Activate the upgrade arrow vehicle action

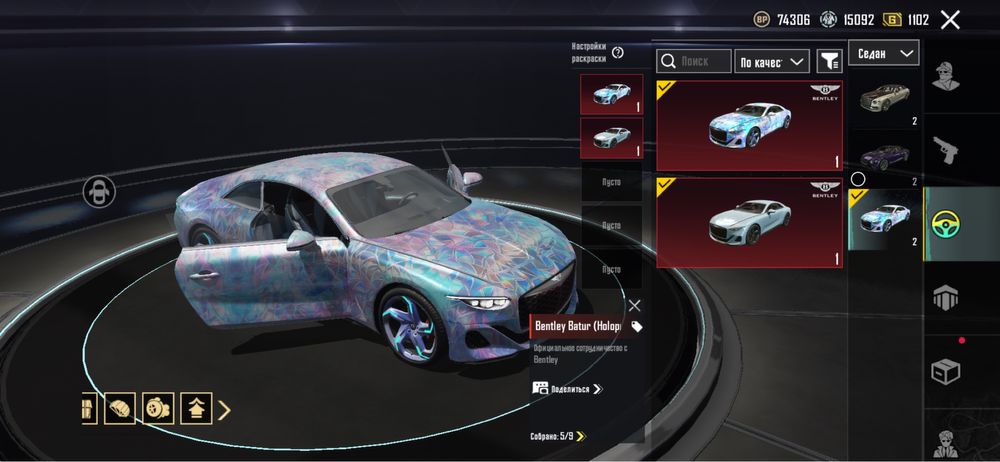(195, 408)
